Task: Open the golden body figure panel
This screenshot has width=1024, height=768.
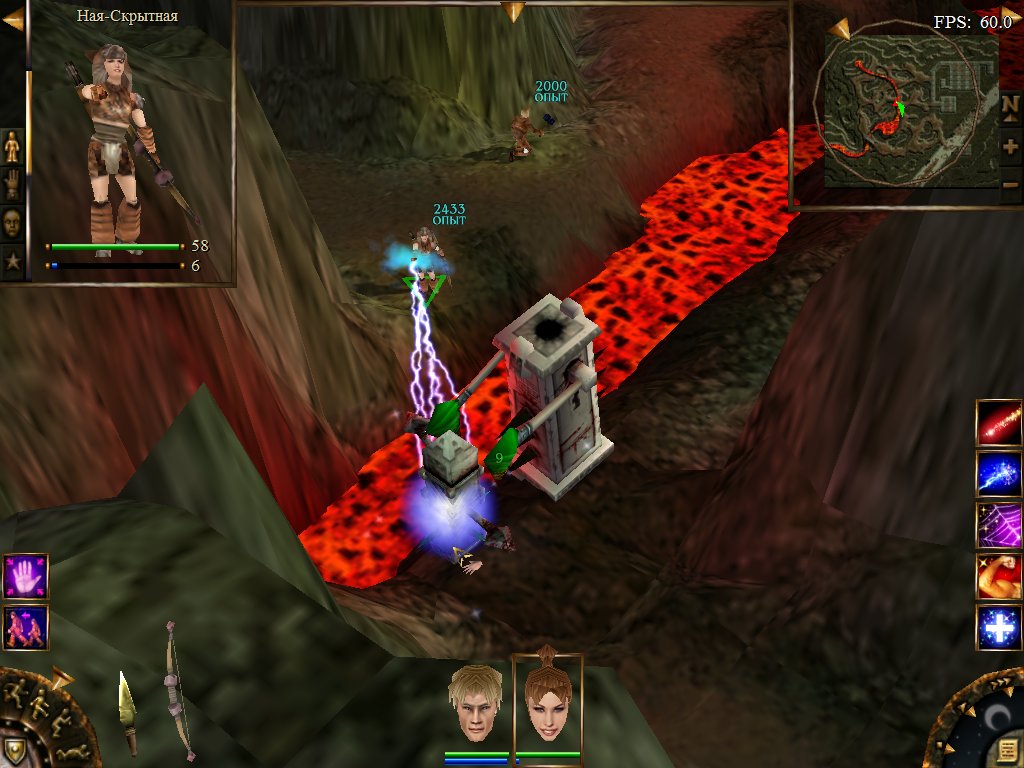Action: tap(12, 146)
